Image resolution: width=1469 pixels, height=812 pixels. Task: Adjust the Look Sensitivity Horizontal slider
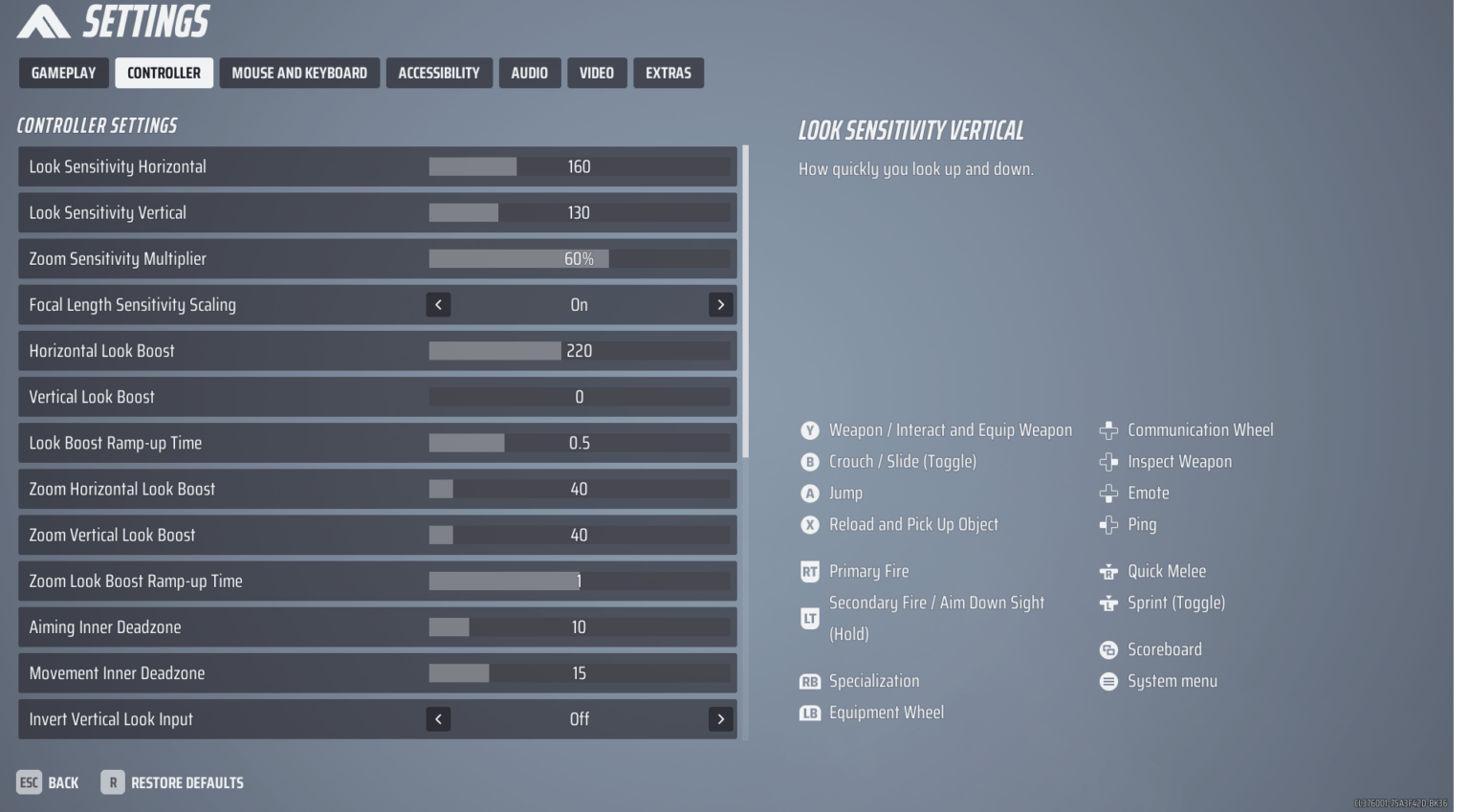click(x=516, y=166)
